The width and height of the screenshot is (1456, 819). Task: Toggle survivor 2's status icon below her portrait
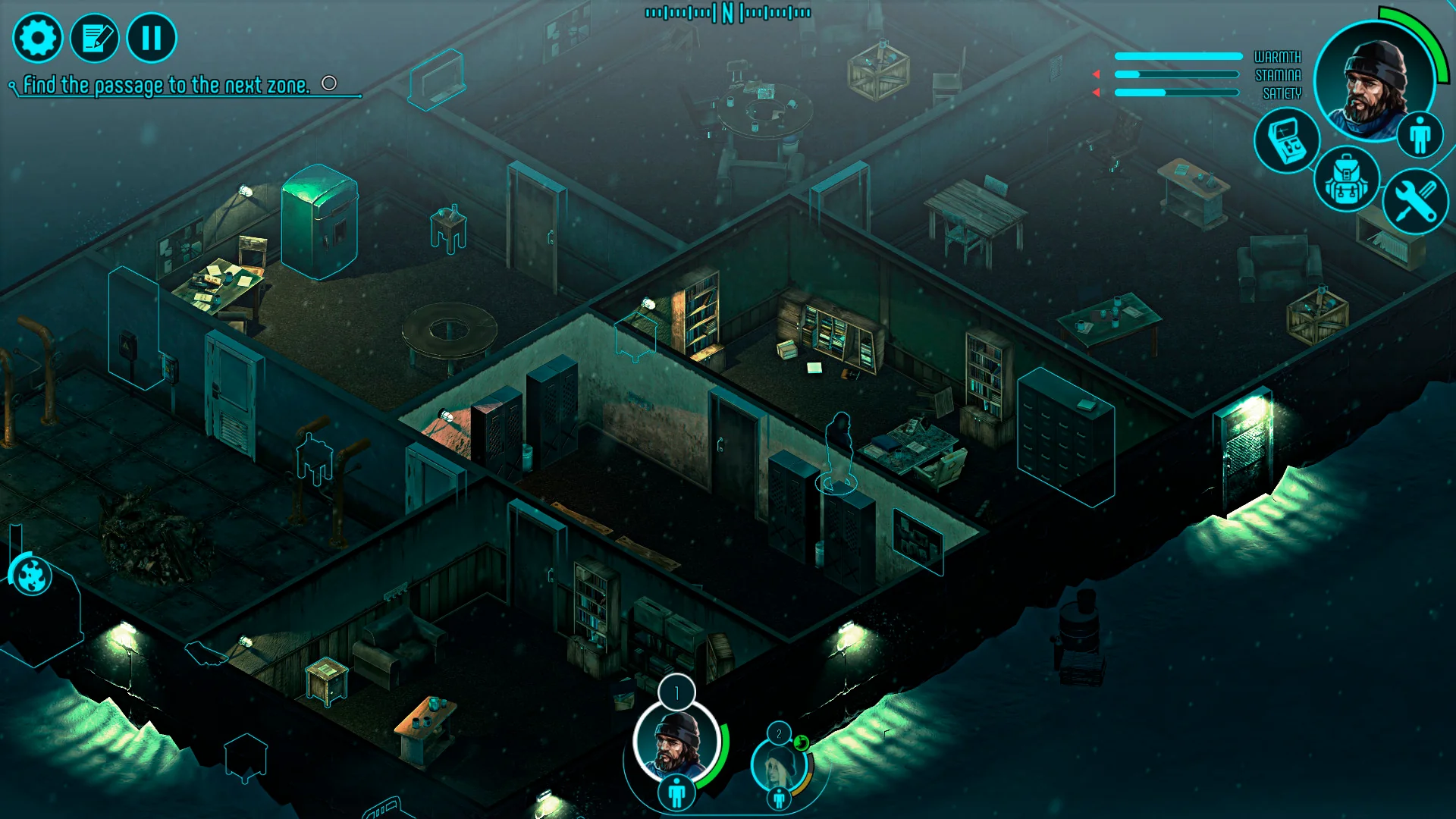point(780,799)
